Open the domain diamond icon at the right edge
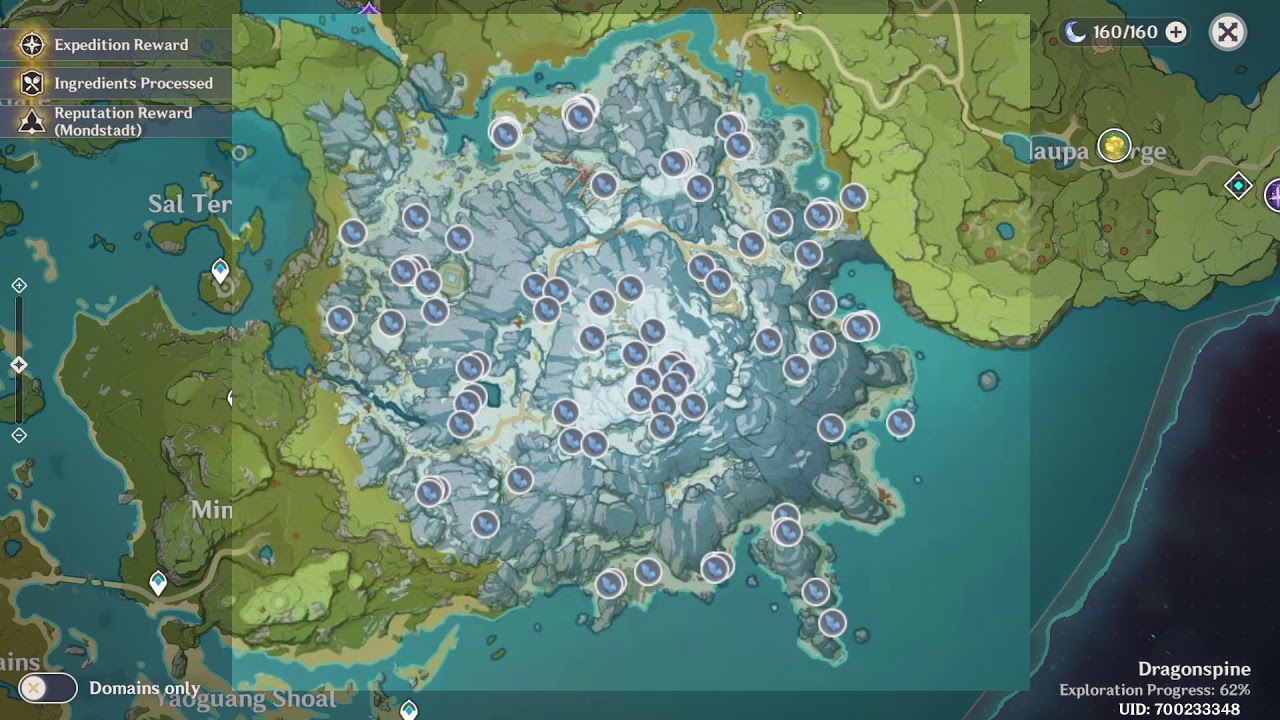 1240,185
